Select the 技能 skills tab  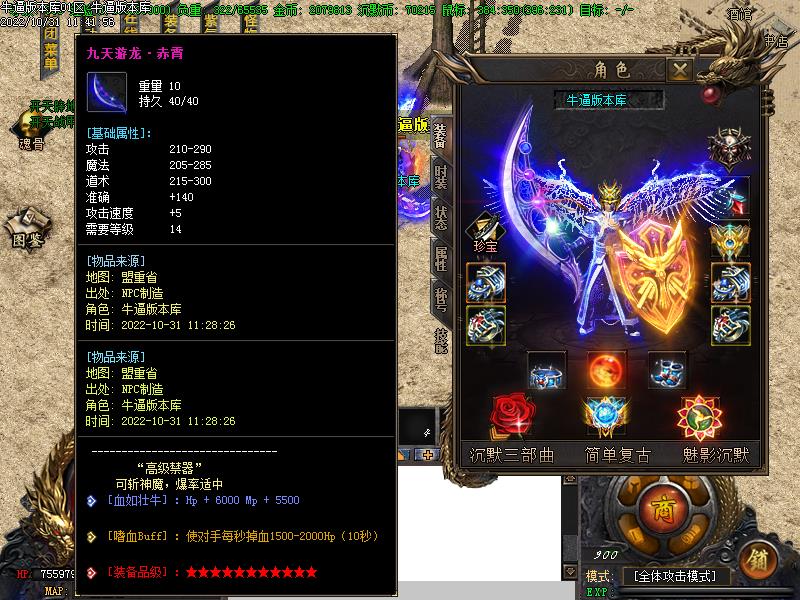441,340
